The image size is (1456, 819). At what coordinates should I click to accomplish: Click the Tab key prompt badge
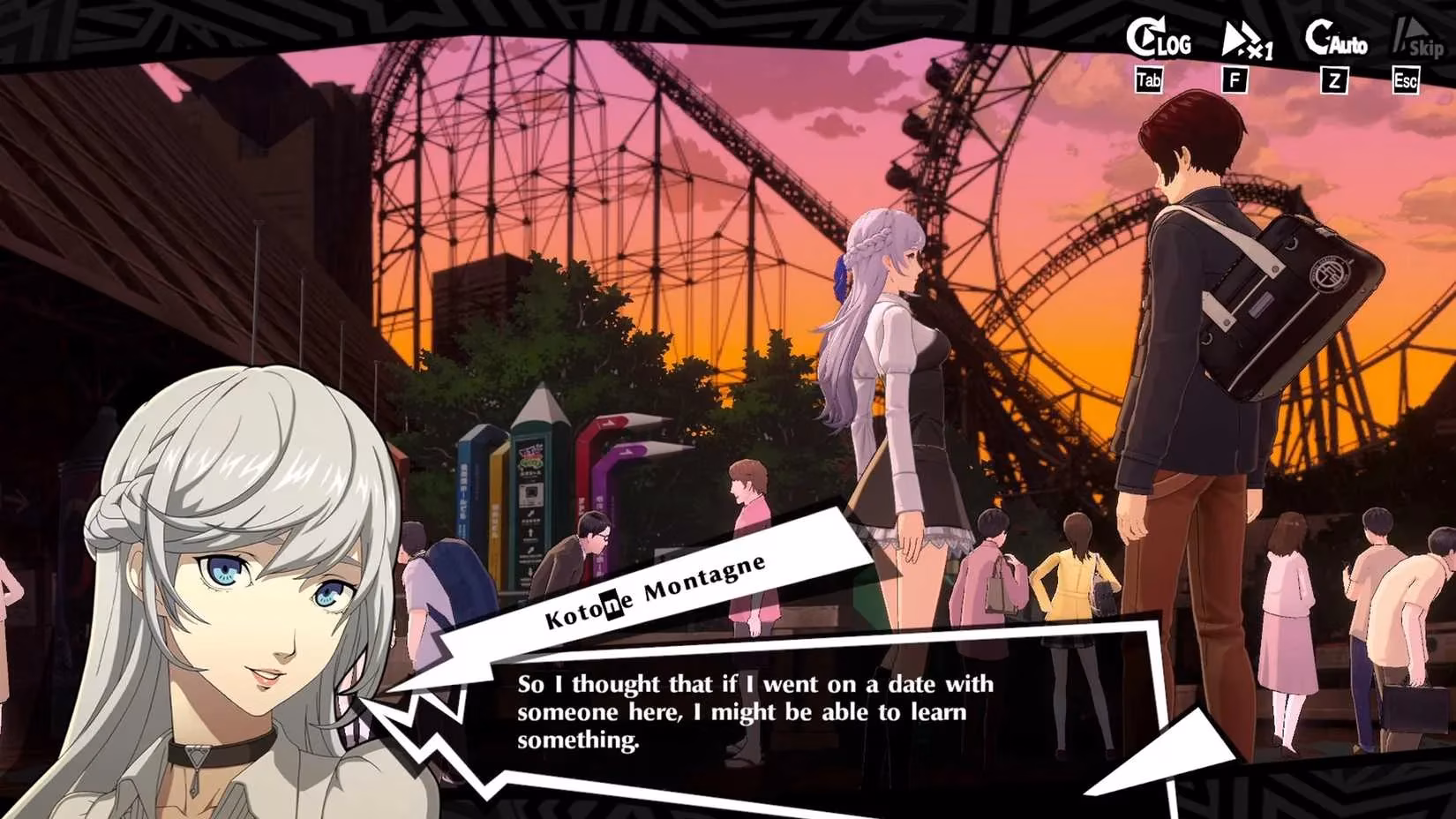[x=1149, y=81]
